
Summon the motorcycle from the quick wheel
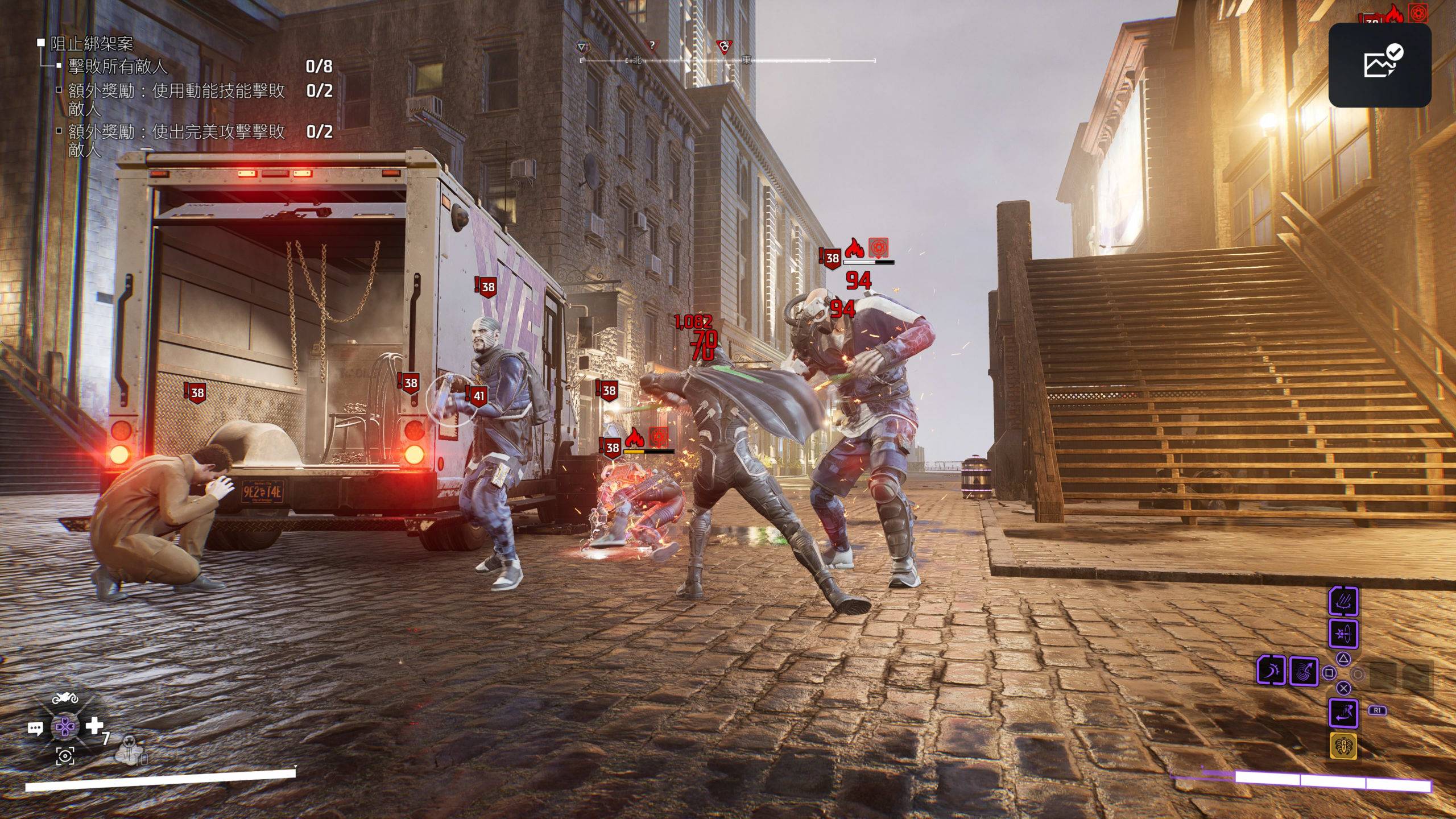click(64, 698)
